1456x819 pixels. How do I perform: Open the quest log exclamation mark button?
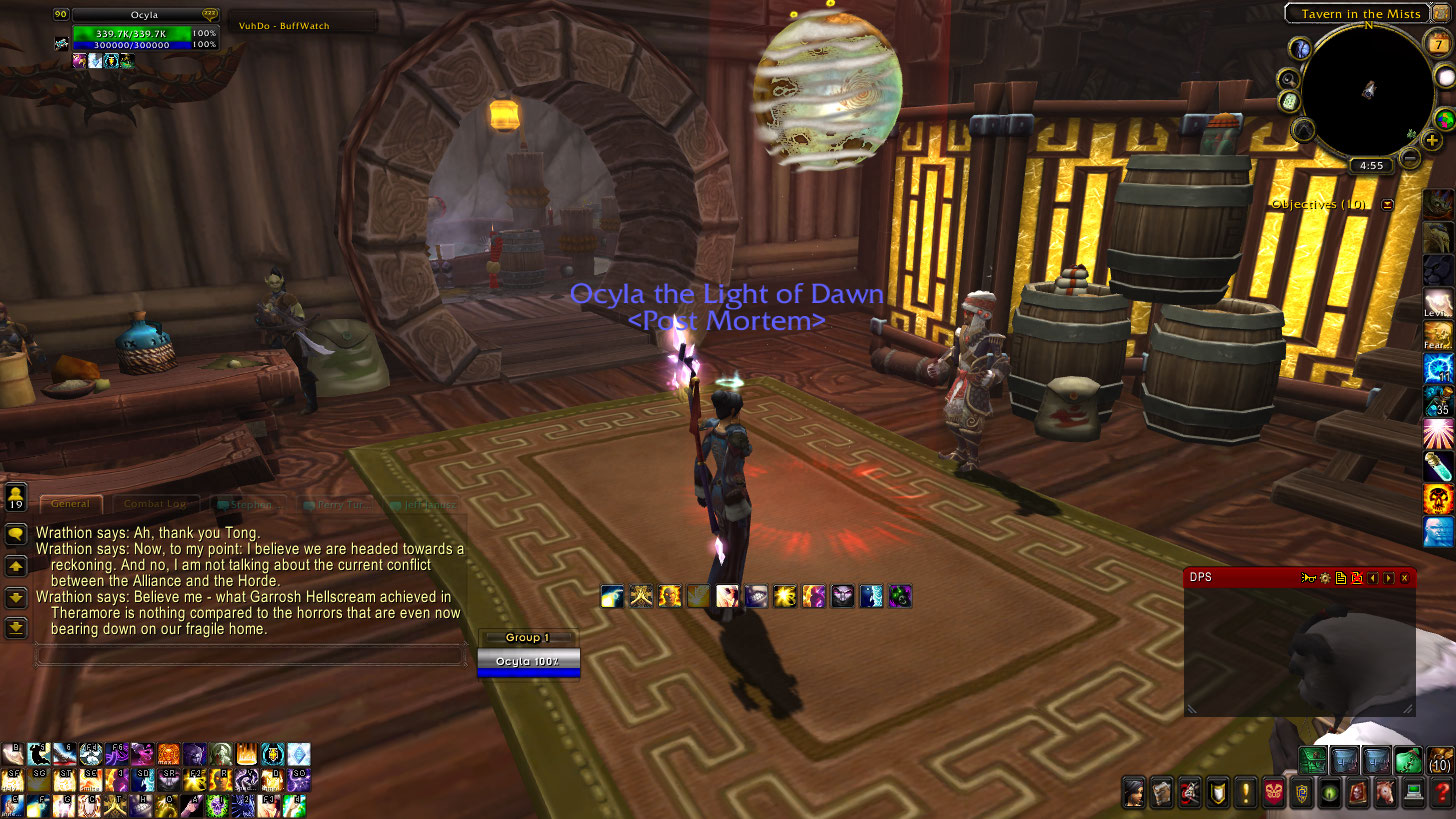1245,793
